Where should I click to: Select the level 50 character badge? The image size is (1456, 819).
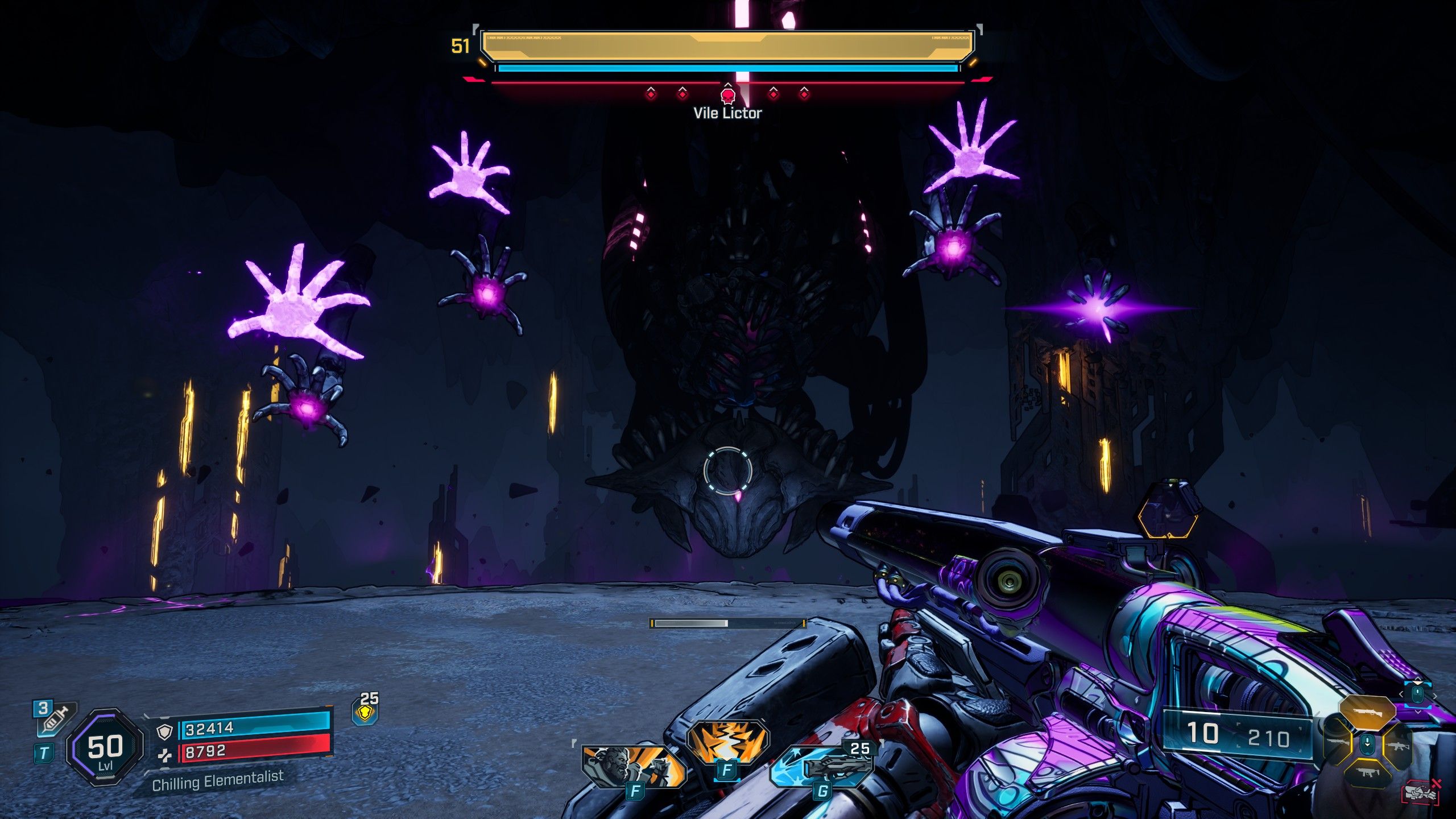tap(105, 747)
